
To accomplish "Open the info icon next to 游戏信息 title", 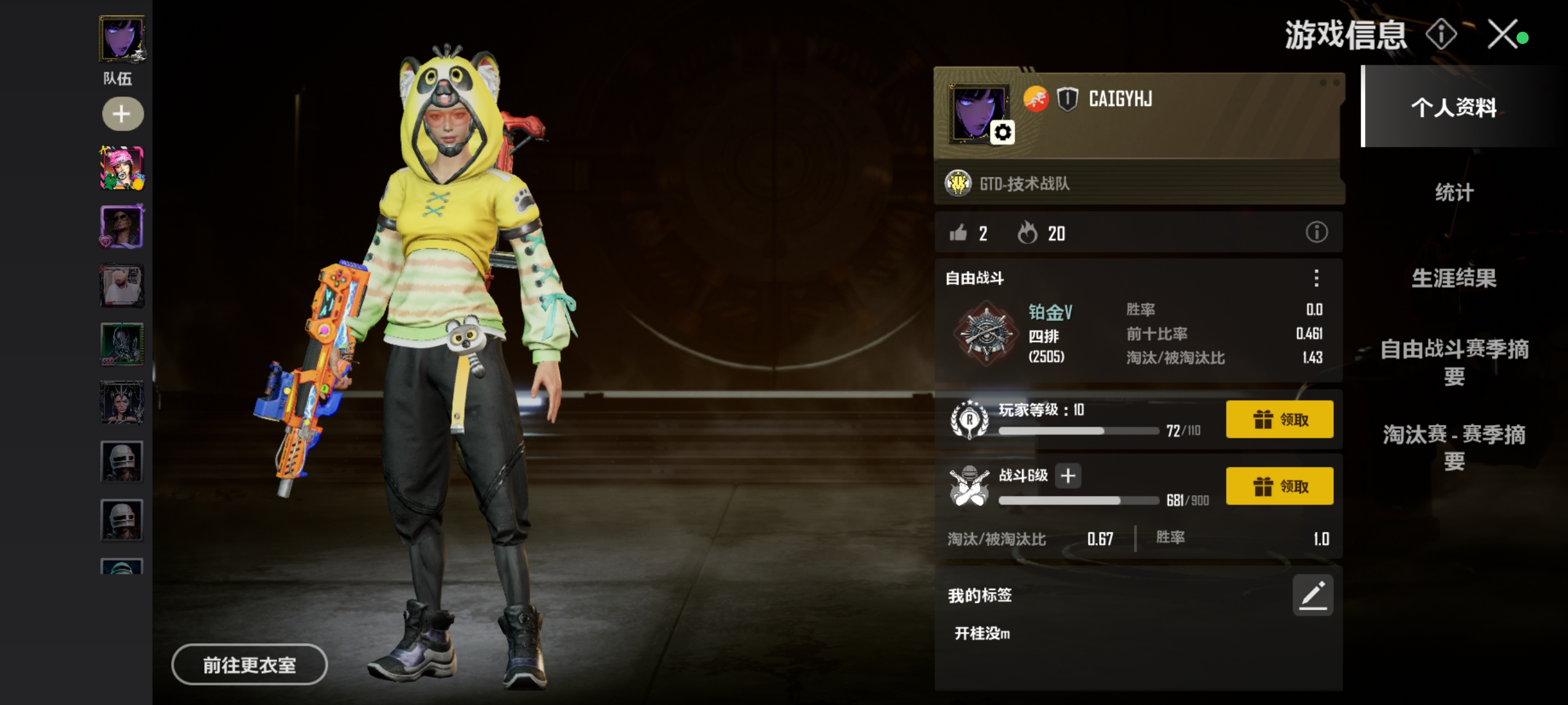I will coord(1442,36).
